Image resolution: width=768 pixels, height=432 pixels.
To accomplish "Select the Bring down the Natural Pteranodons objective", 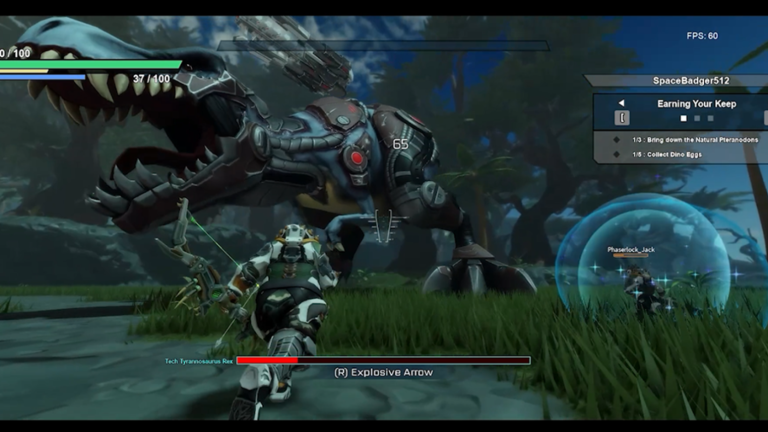I will click(x=695, y=140).
